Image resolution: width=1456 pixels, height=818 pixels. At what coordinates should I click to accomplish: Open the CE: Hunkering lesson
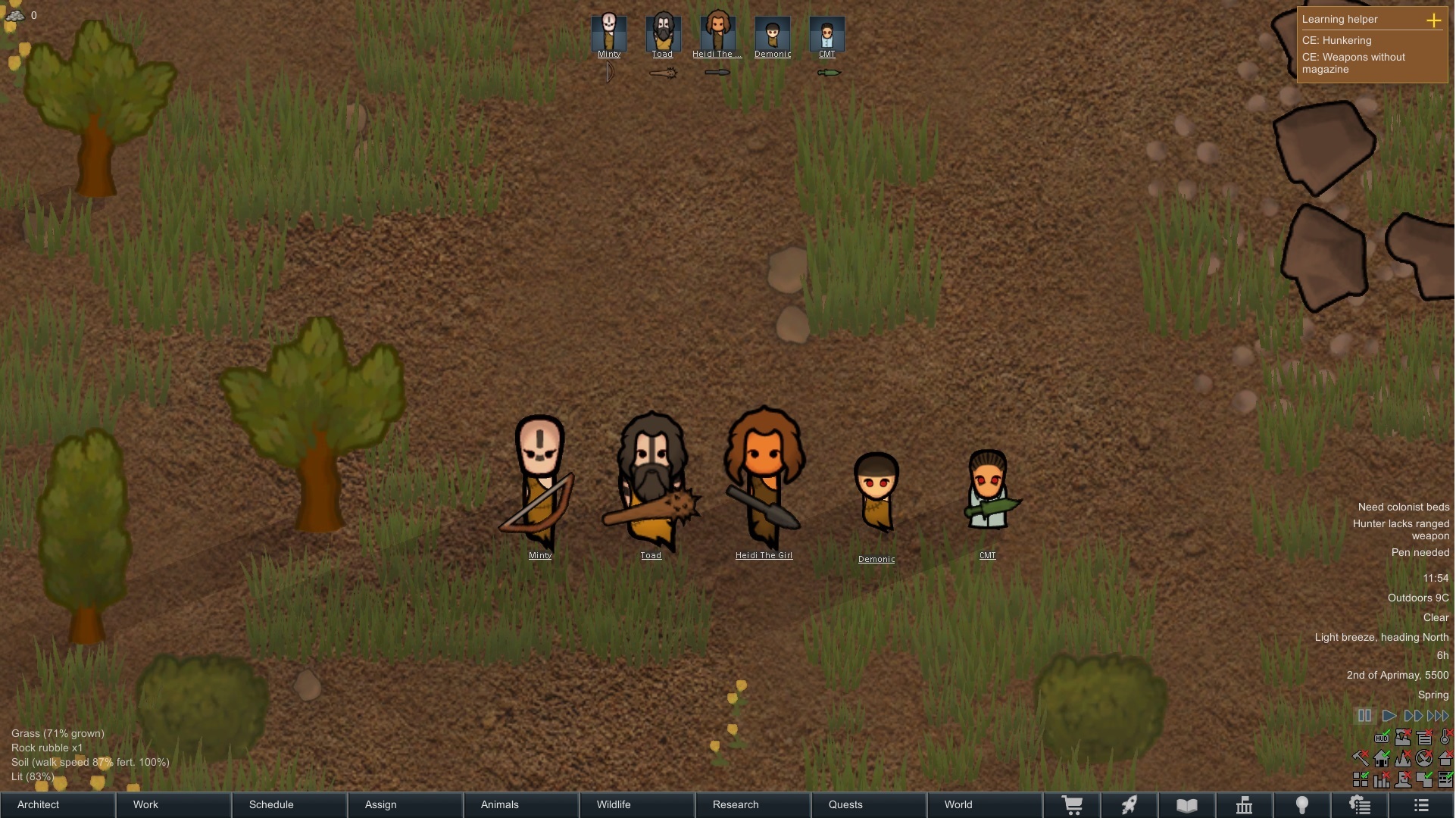point(1336,40)
